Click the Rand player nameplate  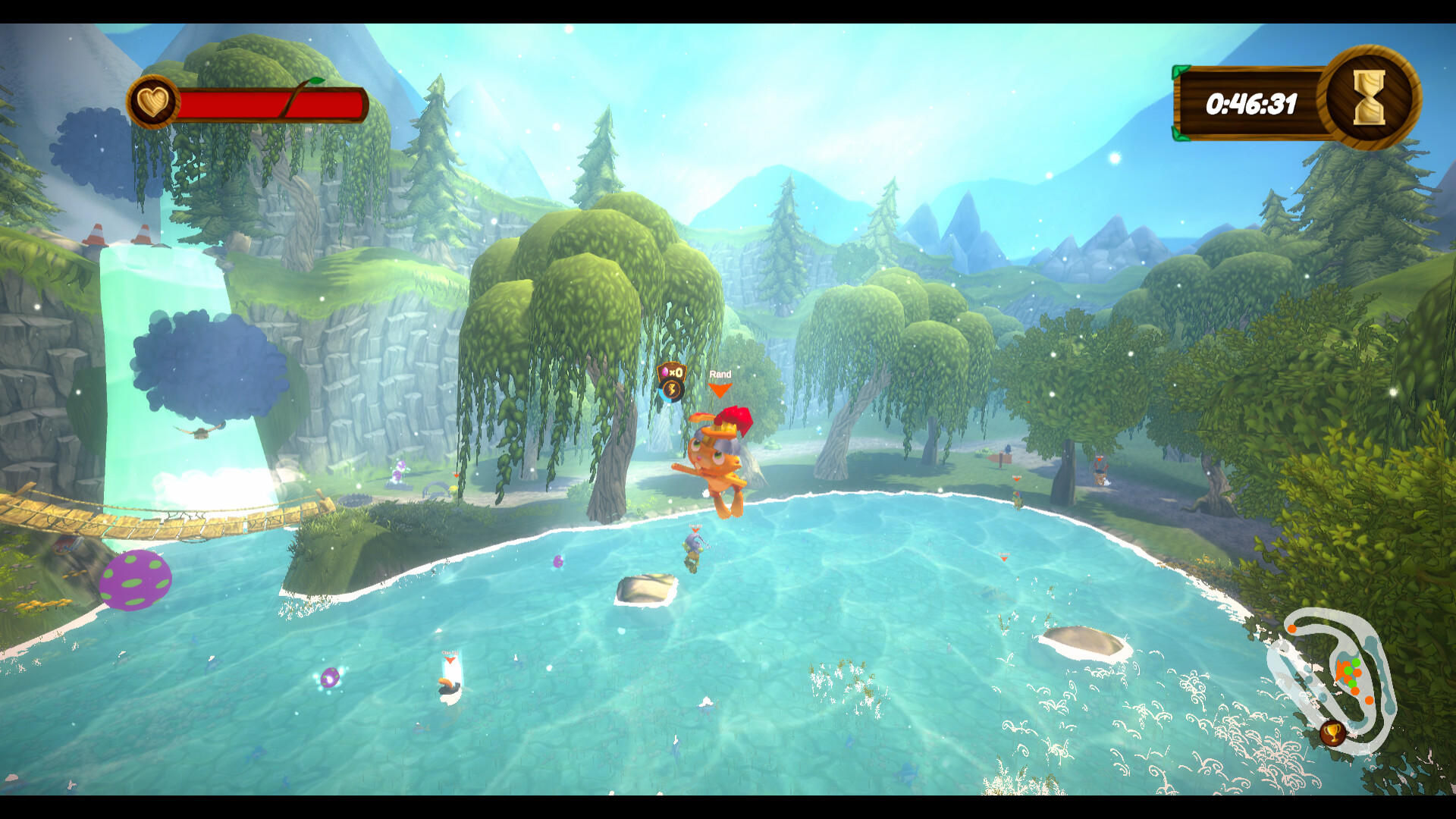720,374
